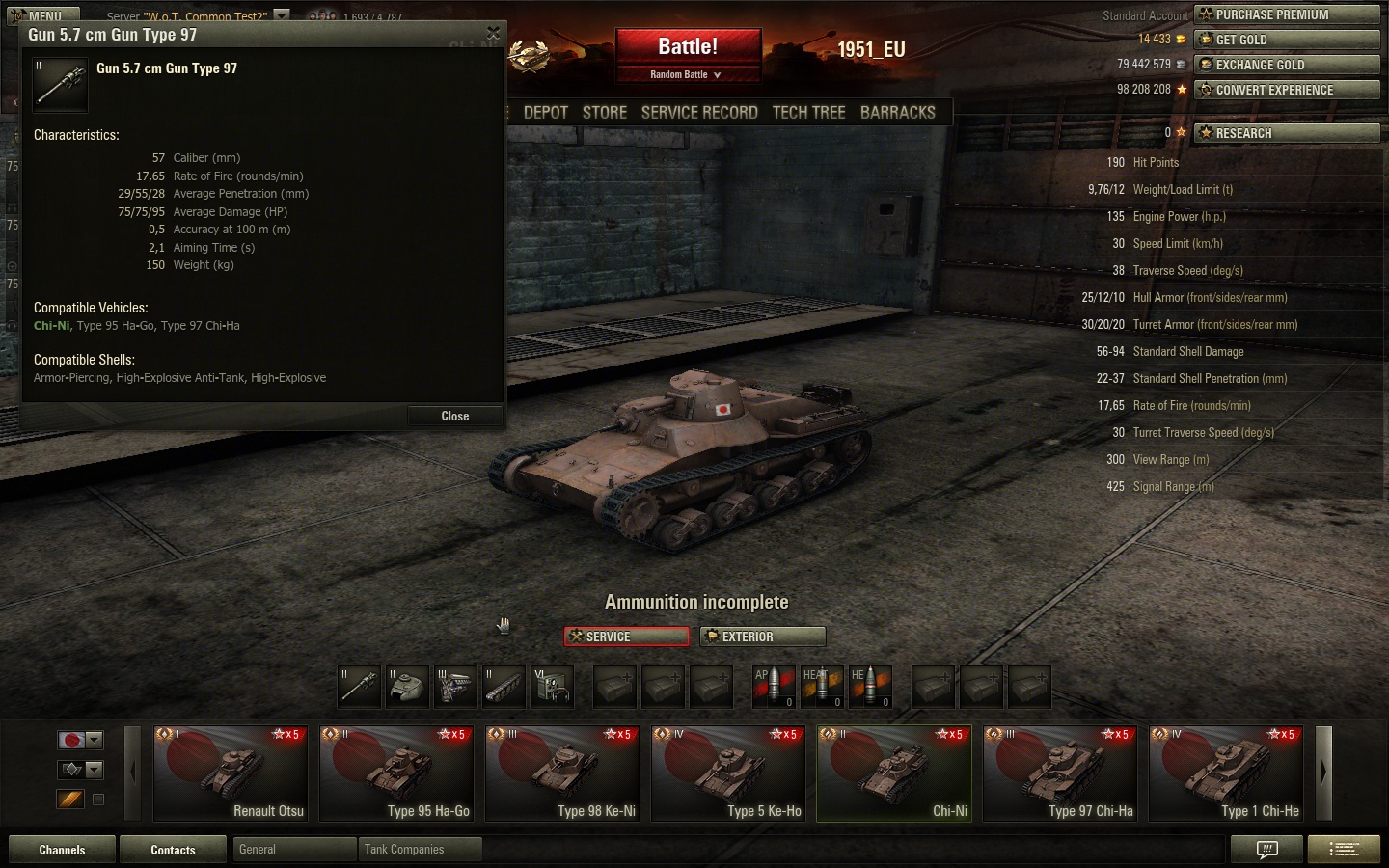Open the Research screen
The width and height of the screenshot is (1389, 868).
coord(1287,133)
